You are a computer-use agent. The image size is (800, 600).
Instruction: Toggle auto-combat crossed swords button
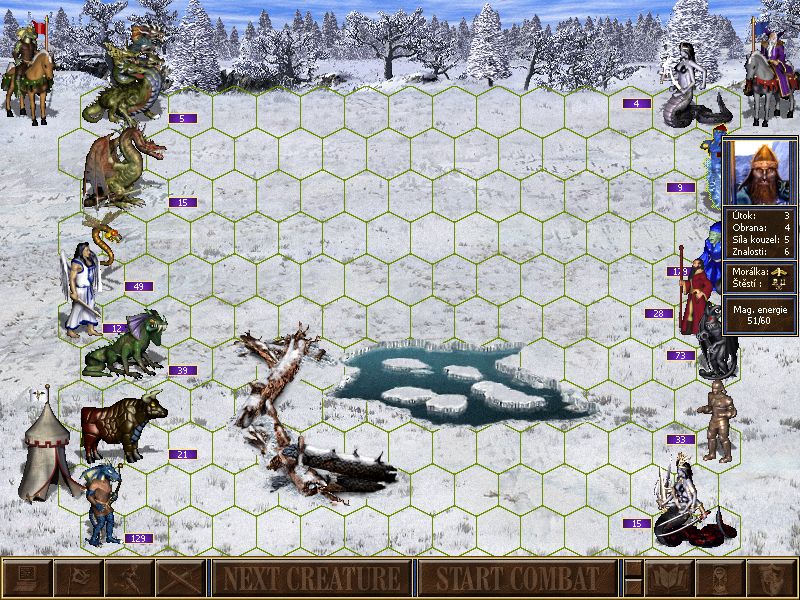click(180, 578)
